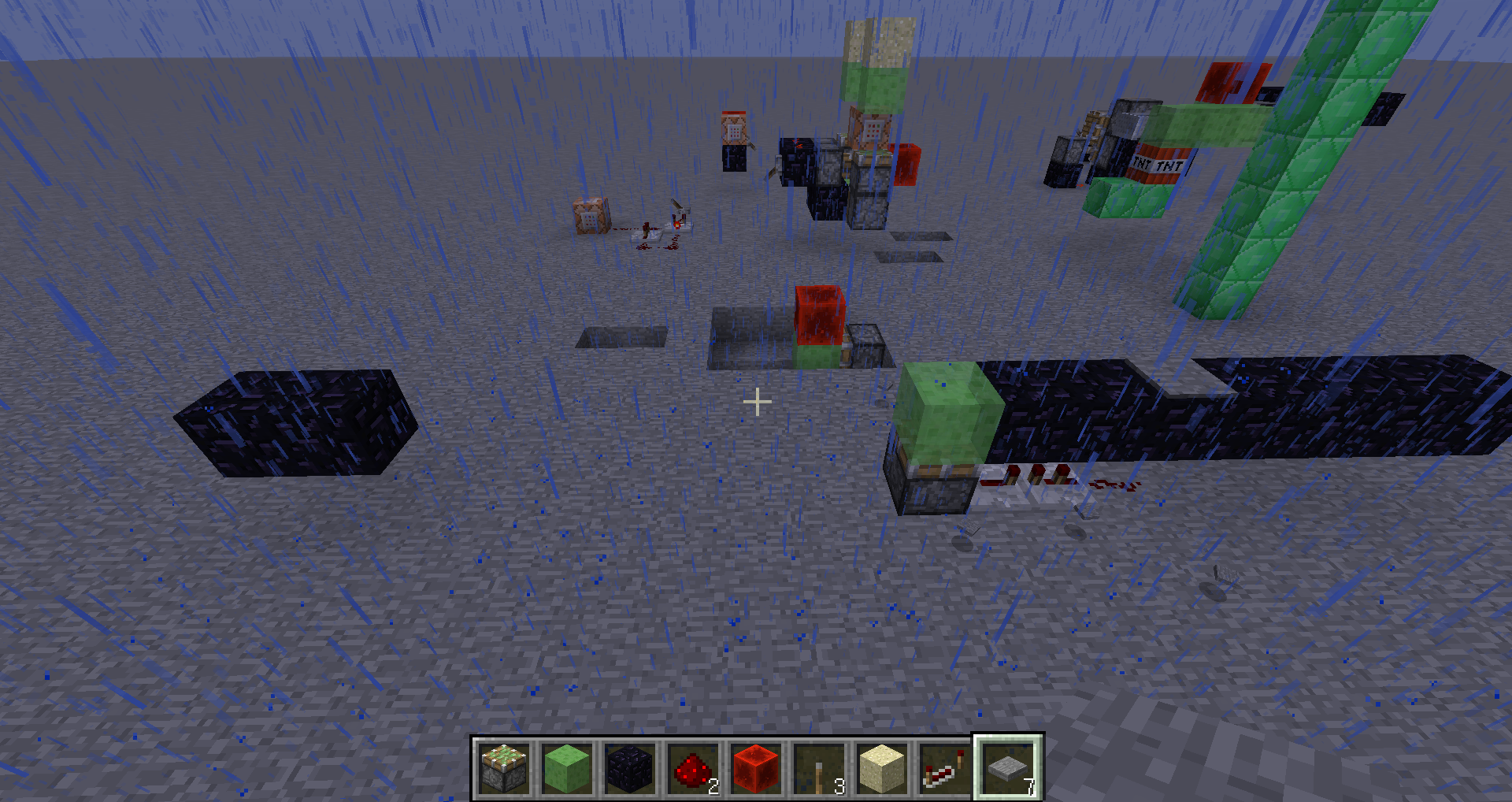Select the redstone dust stack
The width and height of the screenshot is (1512, 802).
point(693,768)
